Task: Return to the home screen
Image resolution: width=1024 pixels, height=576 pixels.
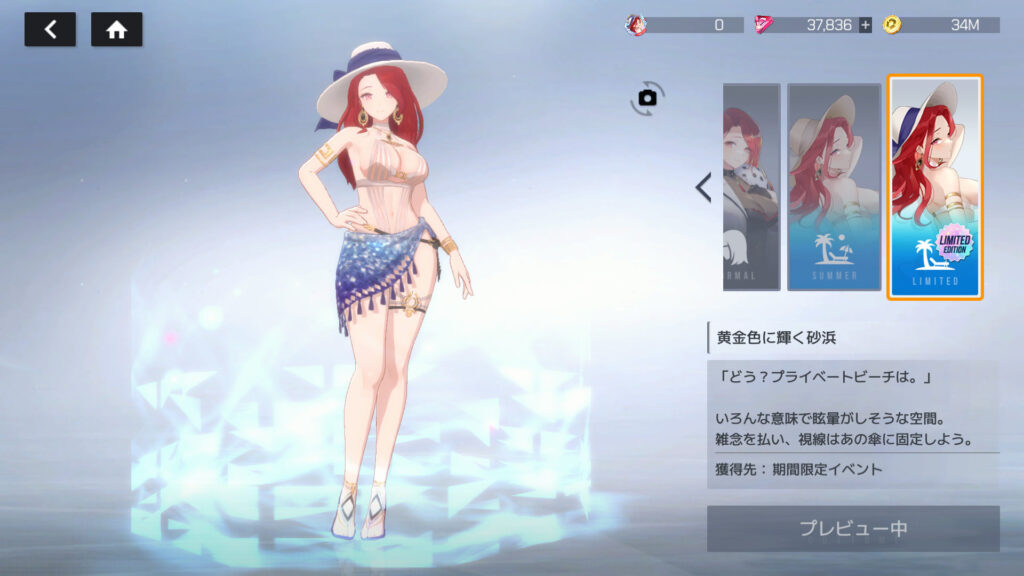Action: [x=116, y=30]
